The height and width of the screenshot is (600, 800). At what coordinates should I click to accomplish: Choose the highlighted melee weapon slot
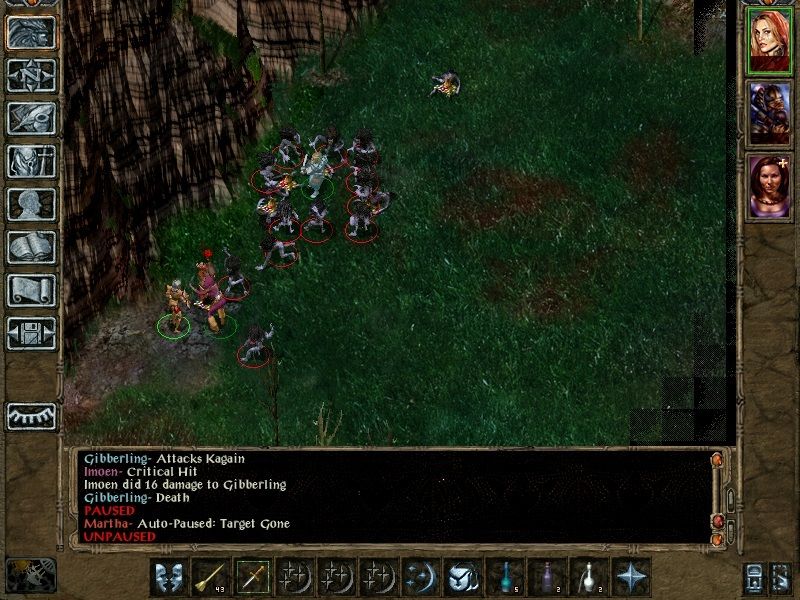point(251,577)
